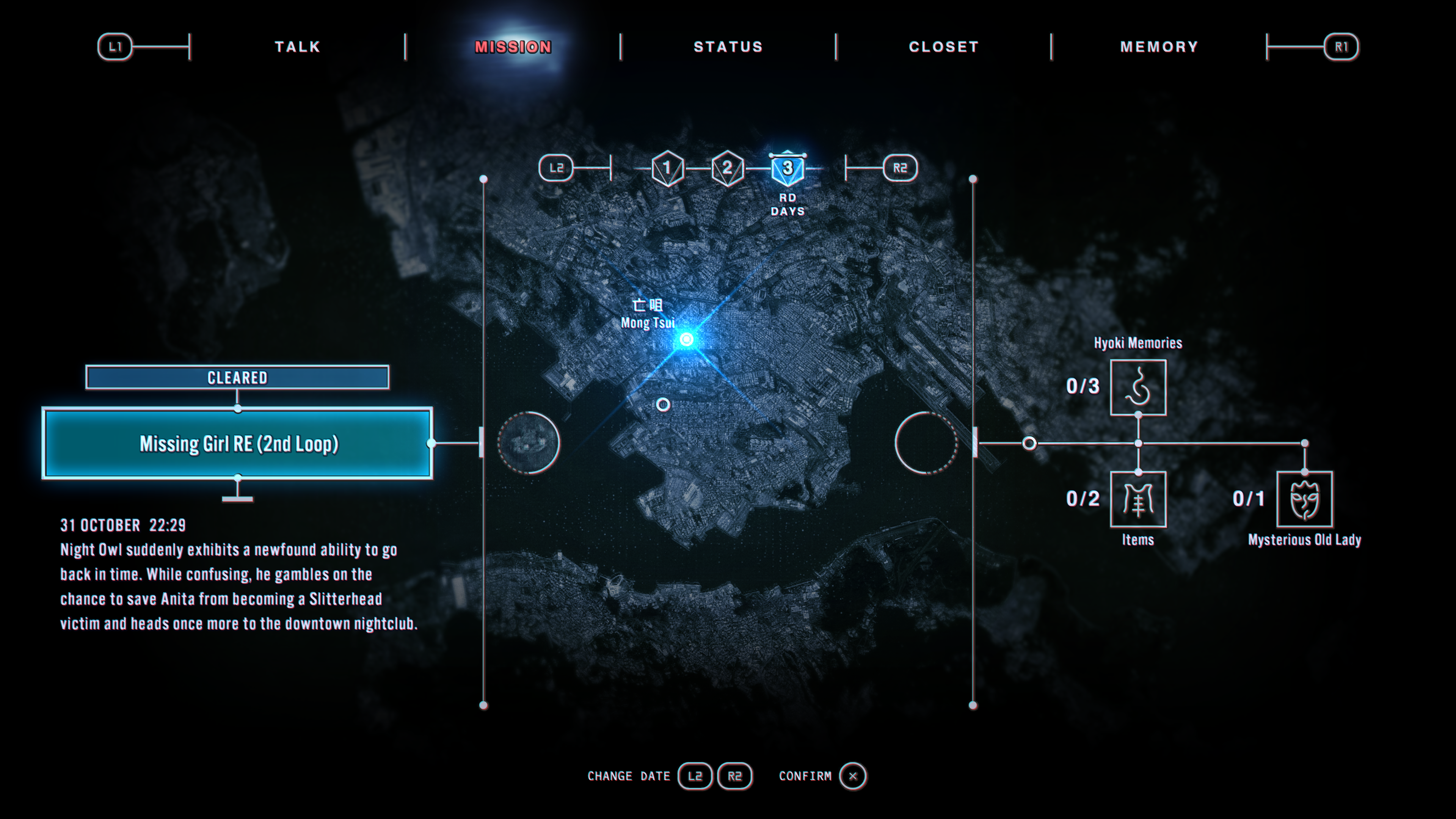Open the STATUS tab

pos(728,47)
